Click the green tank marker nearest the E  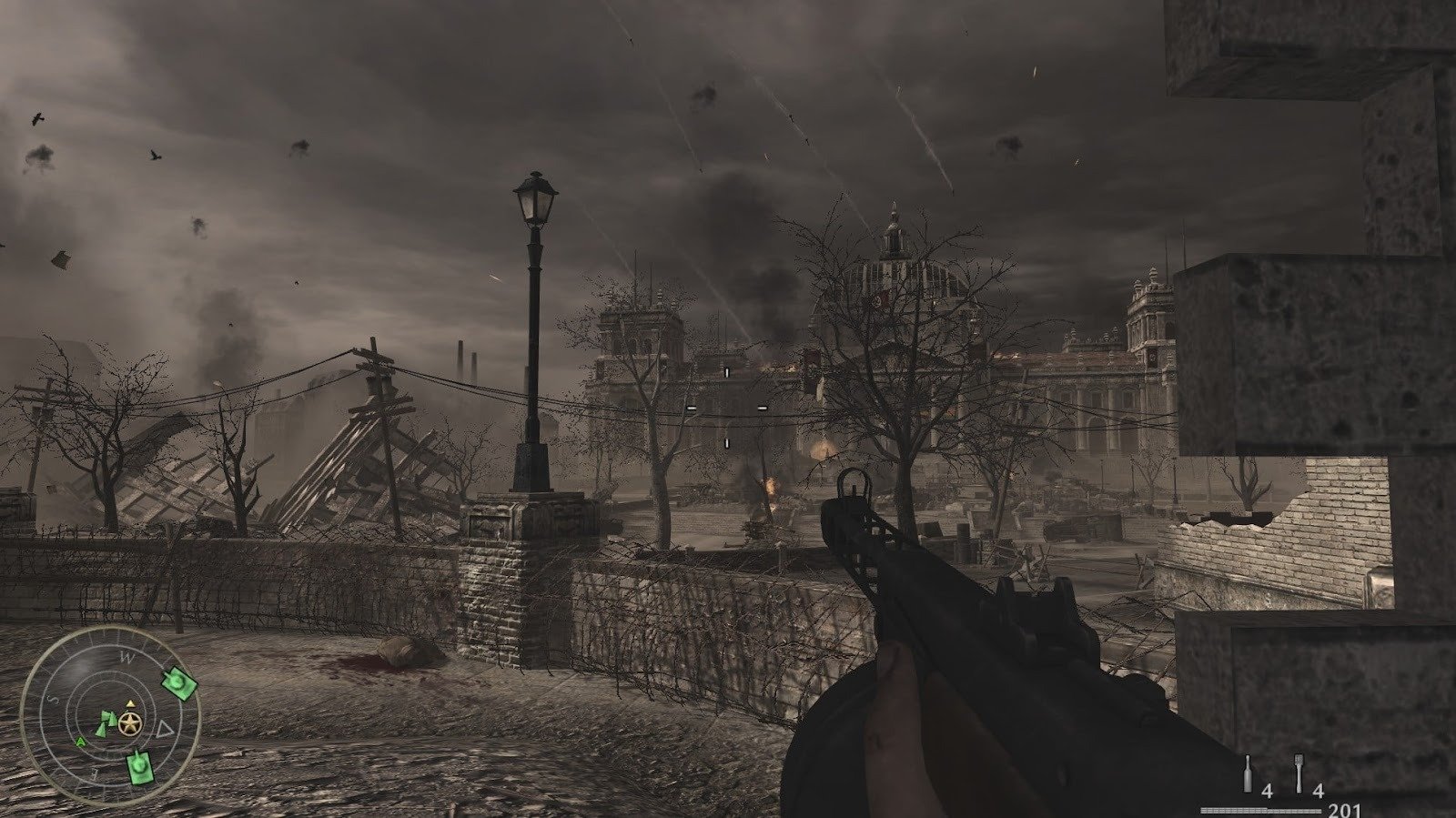pos(139,769)
